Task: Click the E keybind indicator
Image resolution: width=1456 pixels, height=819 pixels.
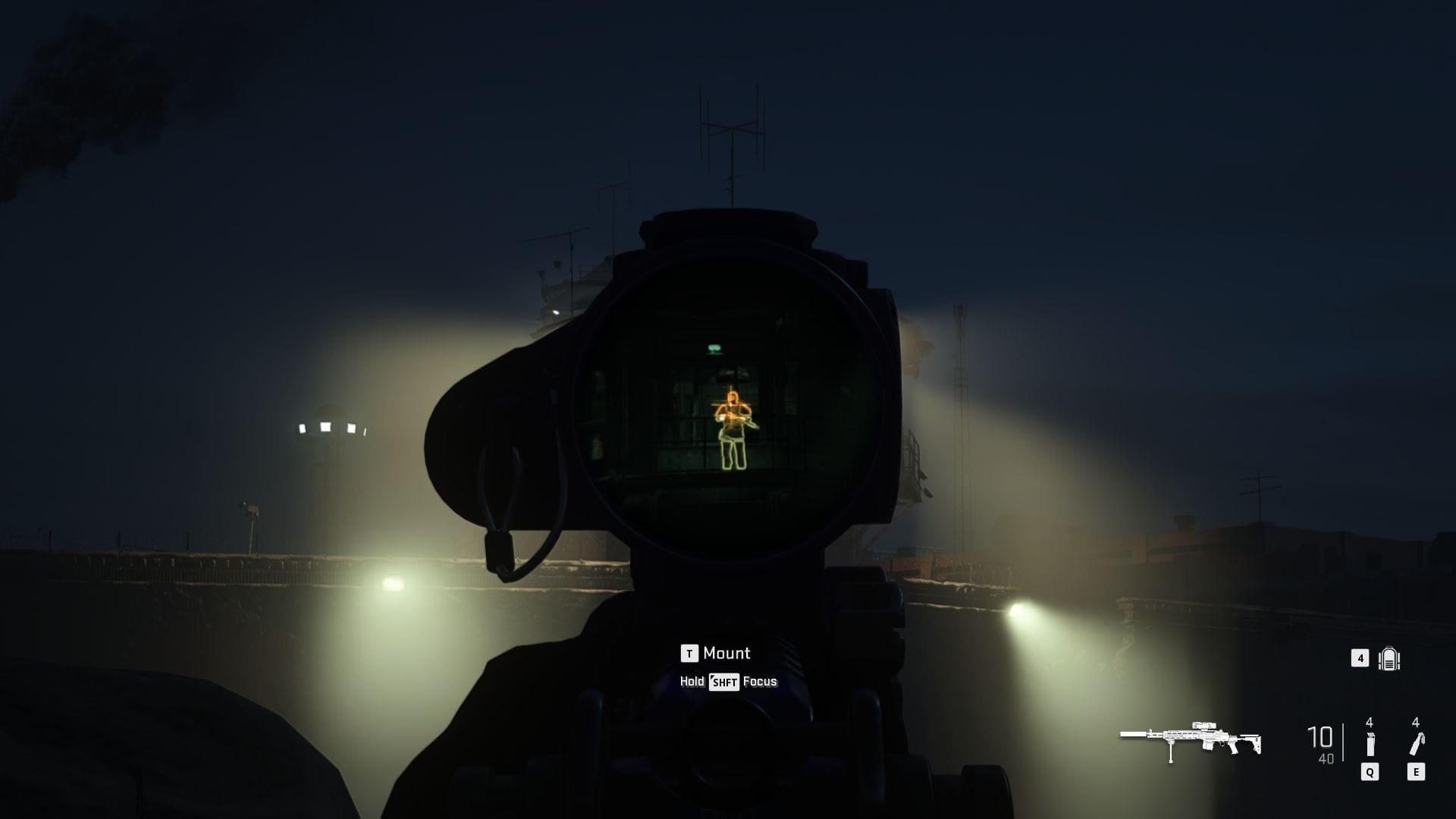Action: pos(1416,773)
